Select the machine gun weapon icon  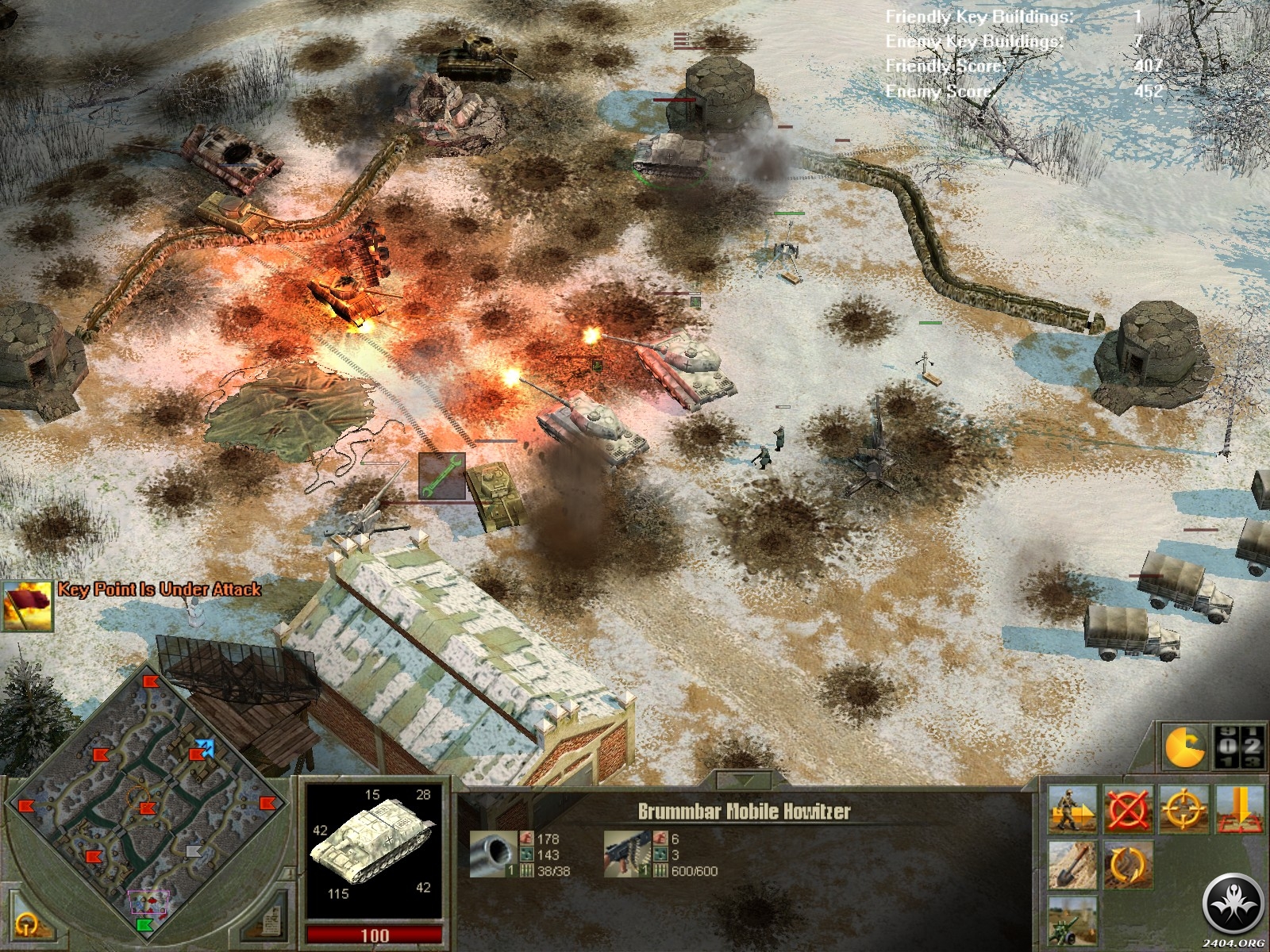pos(625,854)
